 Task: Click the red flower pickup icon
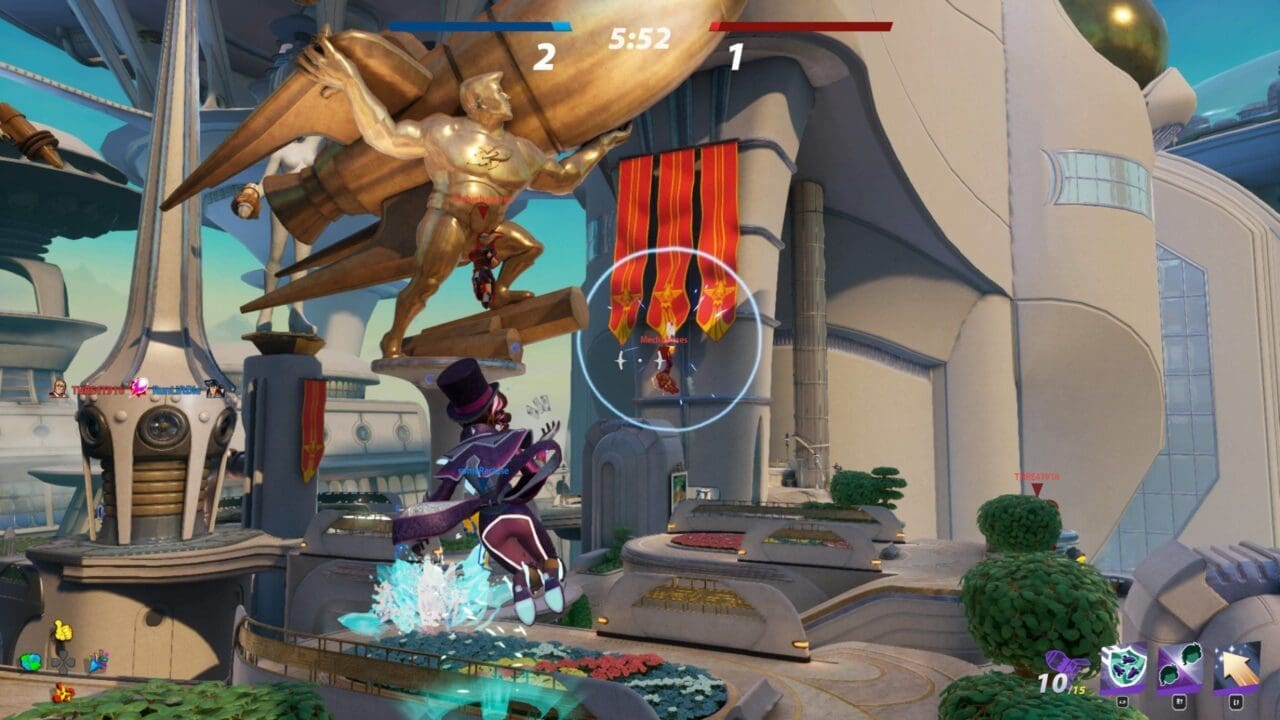[63, 693]
